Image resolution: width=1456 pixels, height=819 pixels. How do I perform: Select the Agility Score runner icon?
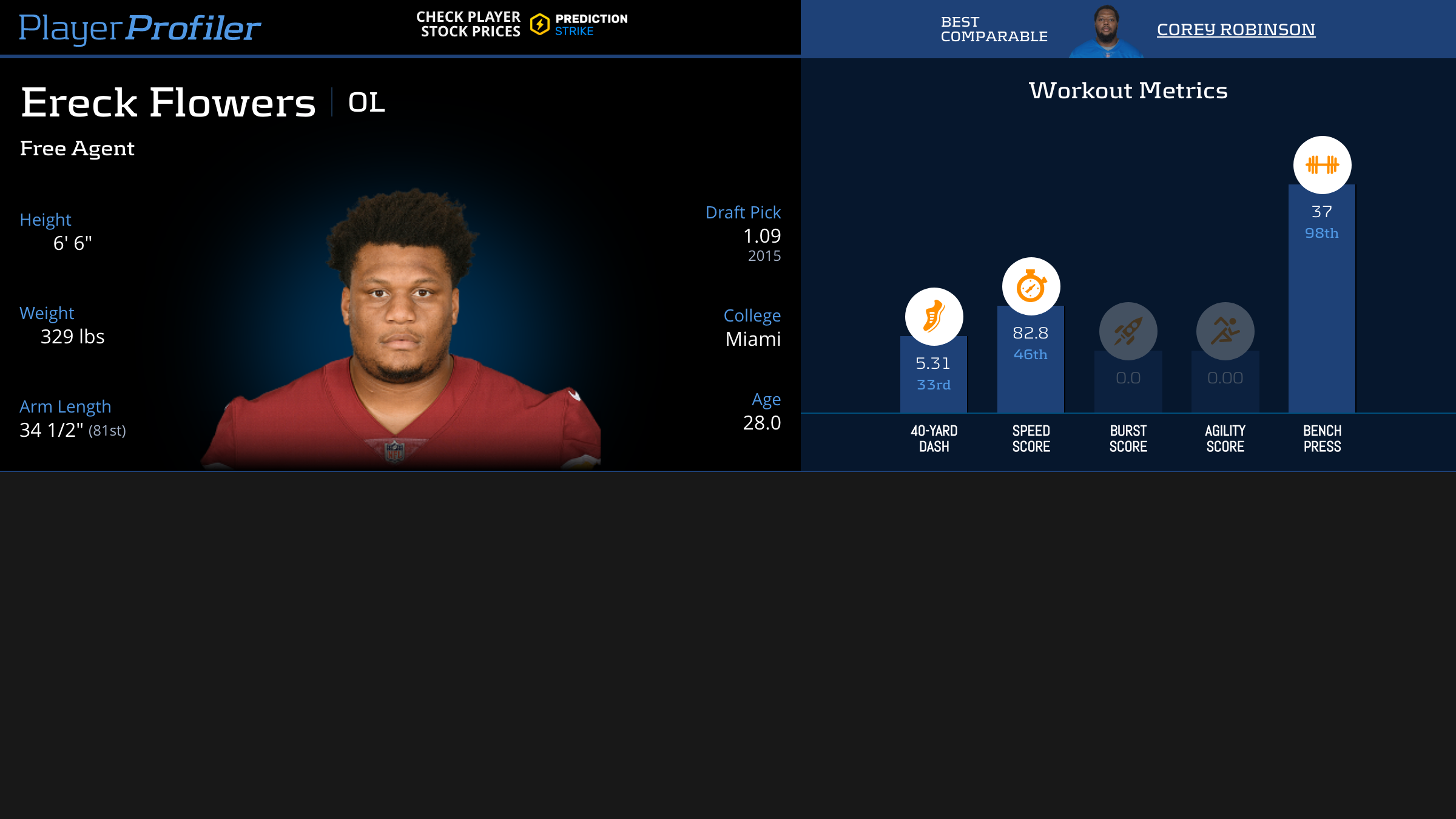[x=1225, y=331]
